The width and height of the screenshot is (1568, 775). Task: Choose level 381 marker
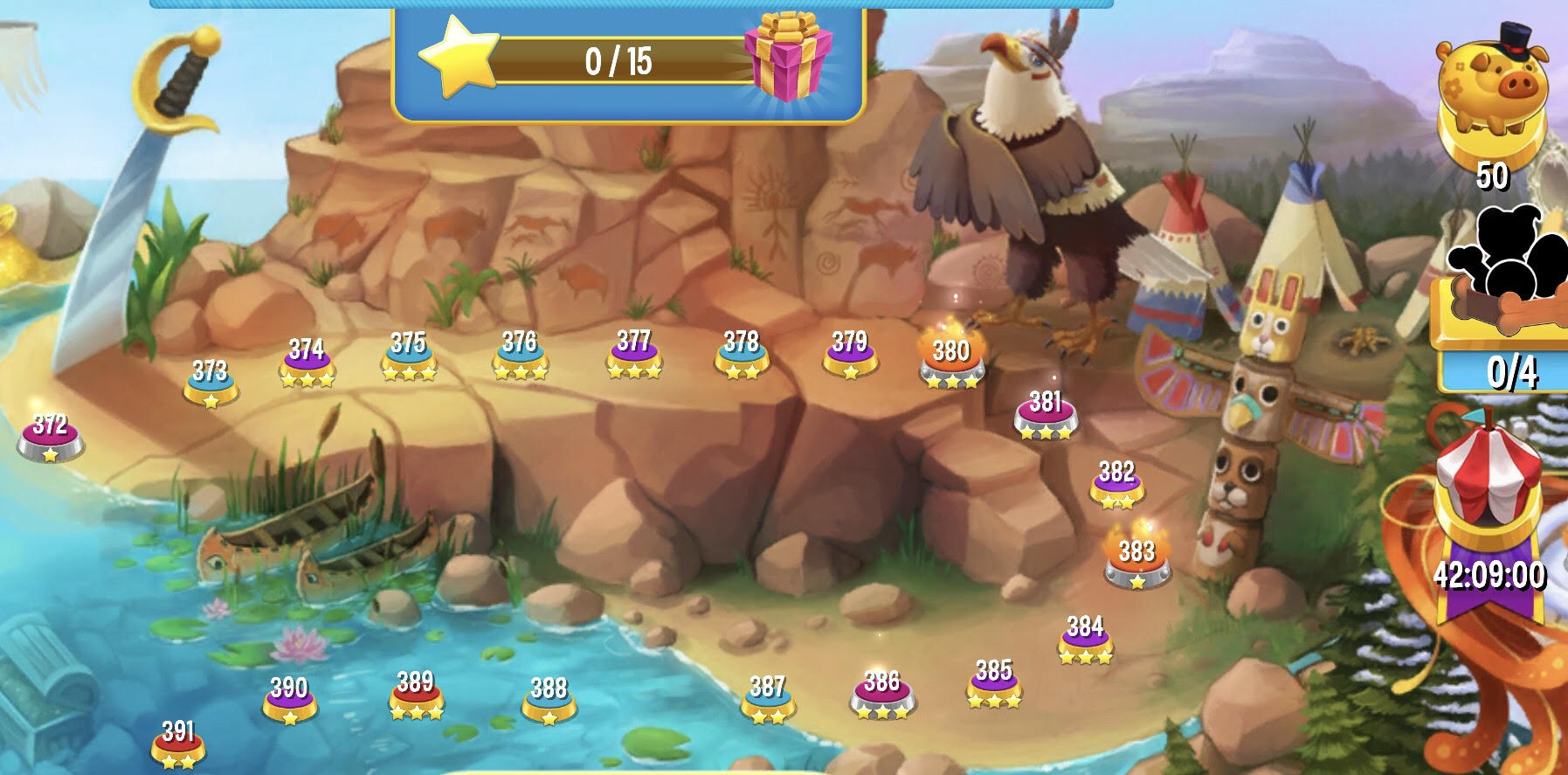tap(1045, 412)
